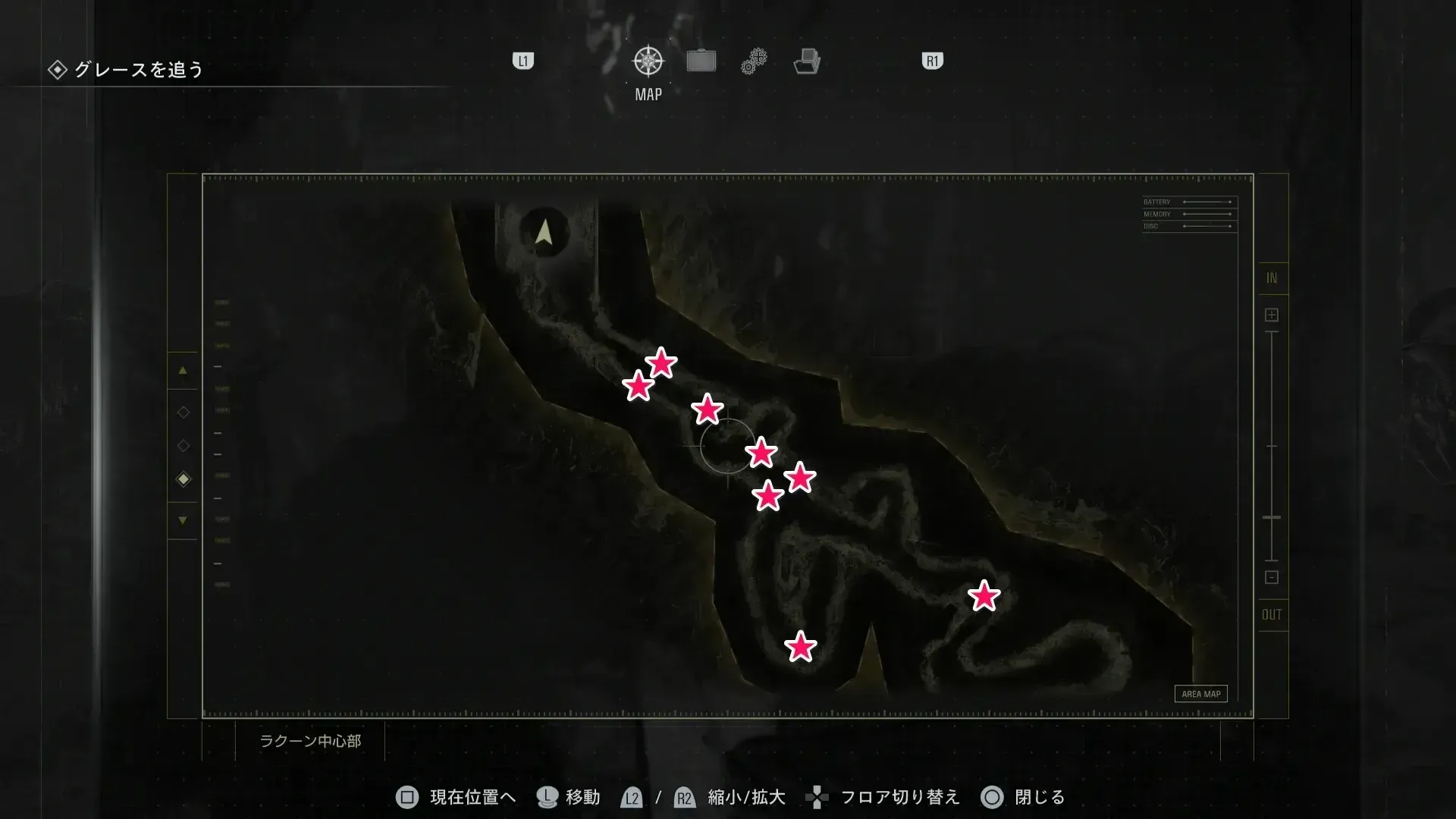This screenshot has height=819, width=1456.
Task: Select the topmost hollow diamond floor indicator
Action: coord(182,412)
